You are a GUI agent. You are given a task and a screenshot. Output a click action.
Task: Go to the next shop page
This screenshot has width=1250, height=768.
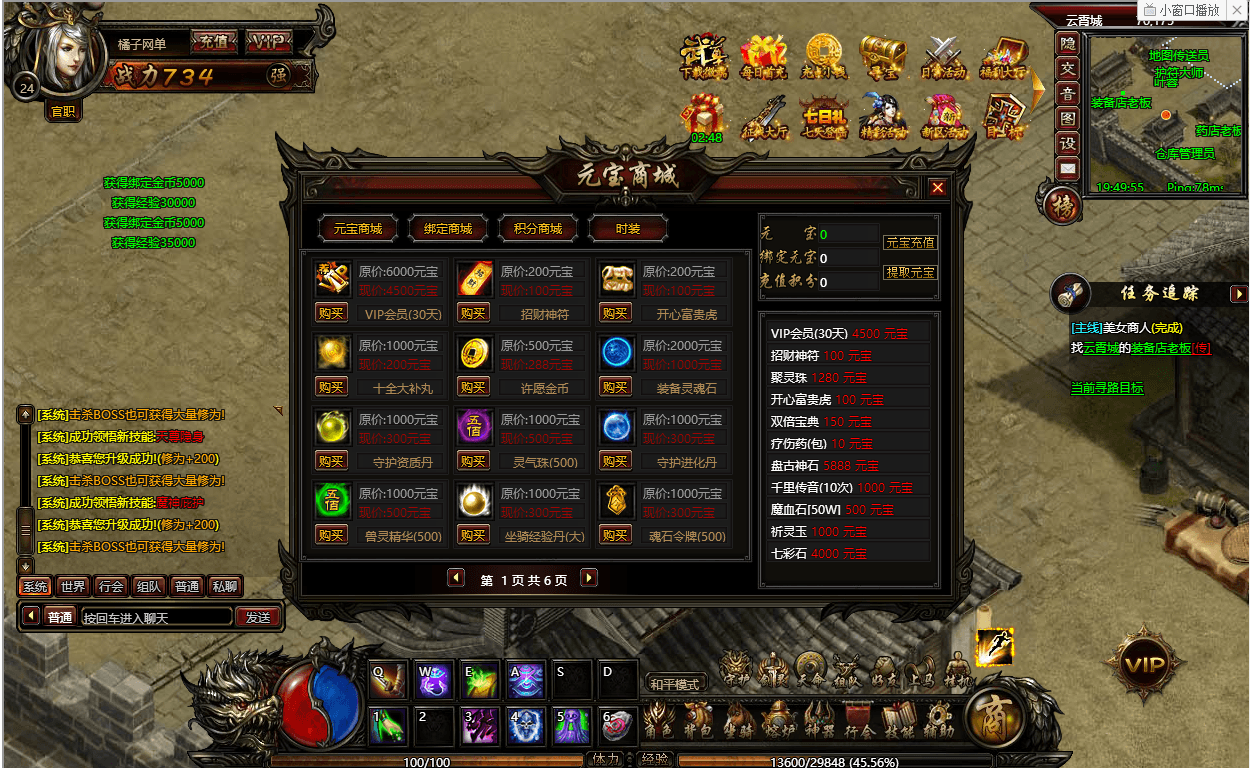(589, 578)
